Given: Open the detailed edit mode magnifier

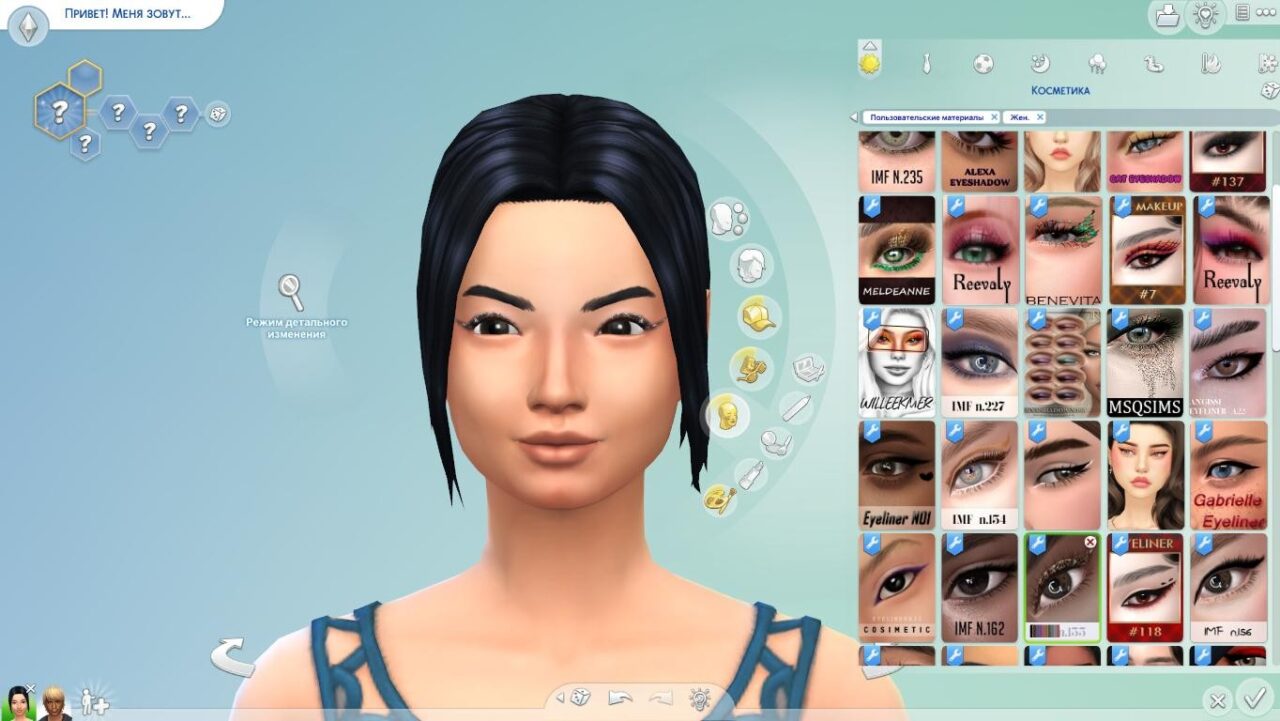Looking at the screenshot, I should tap(291, 292).
